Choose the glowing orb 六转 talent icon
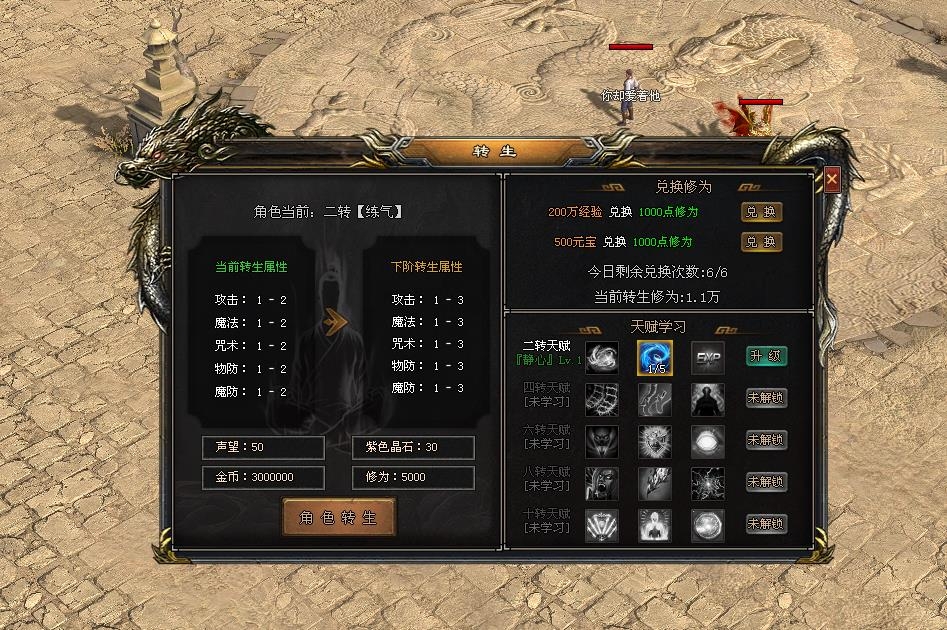The image size is (947, 630). coord(708,441)
